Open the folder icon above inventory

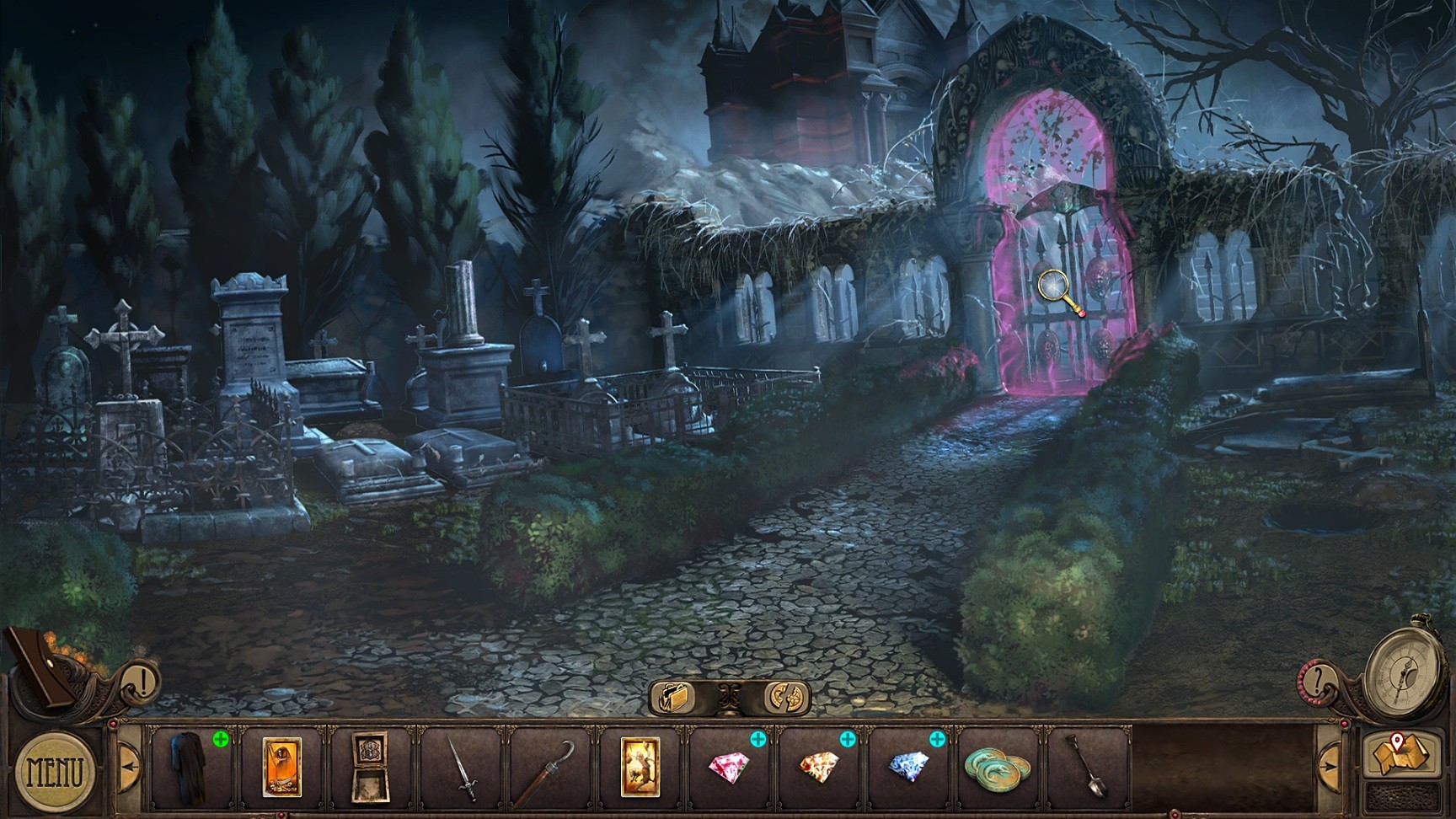coord(679,696)
